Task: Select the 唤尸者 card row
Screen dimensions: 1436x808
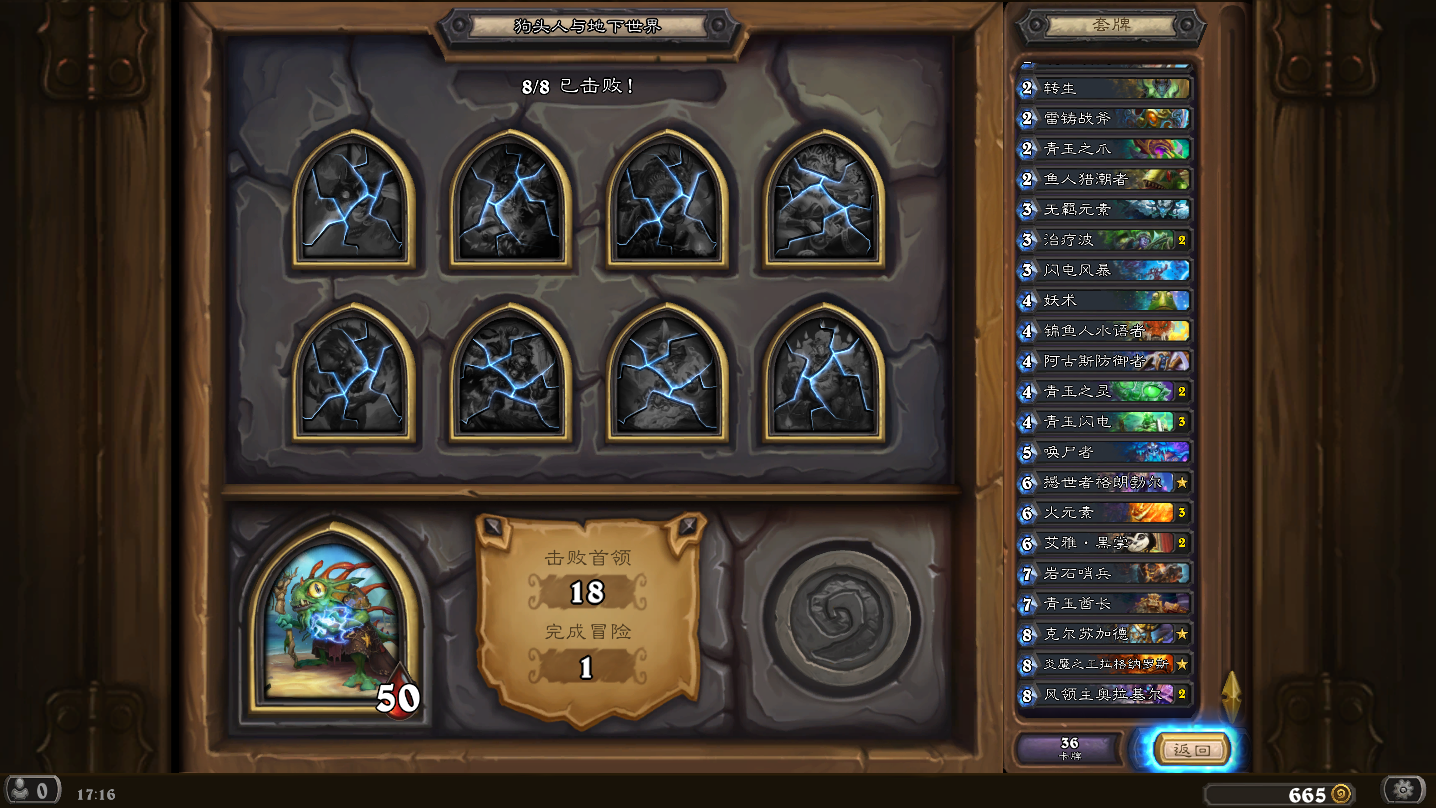Action: 1104,452
